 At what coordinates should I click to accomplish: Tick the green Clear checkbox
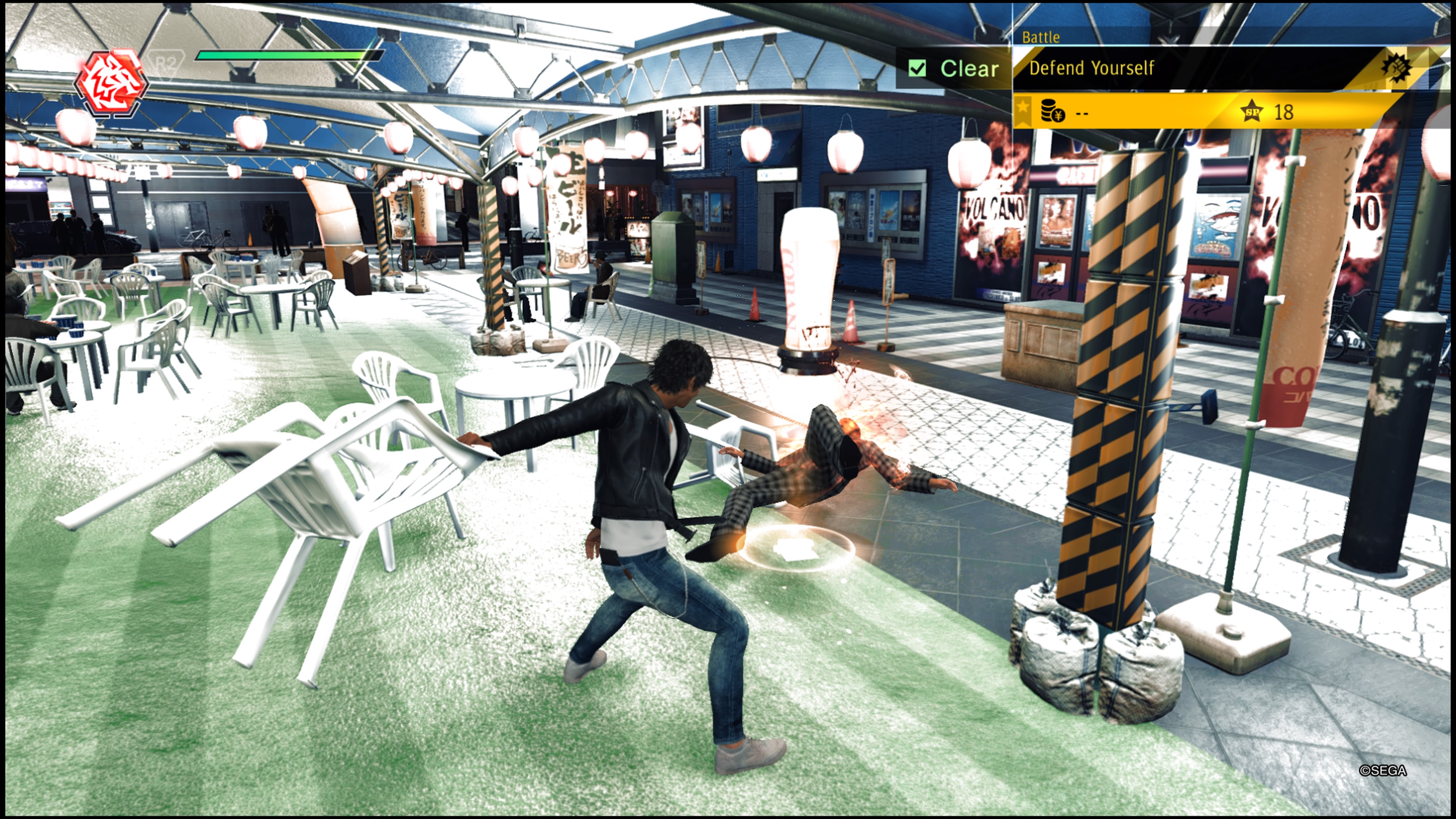pyautogui.click(x=917, y=68)
